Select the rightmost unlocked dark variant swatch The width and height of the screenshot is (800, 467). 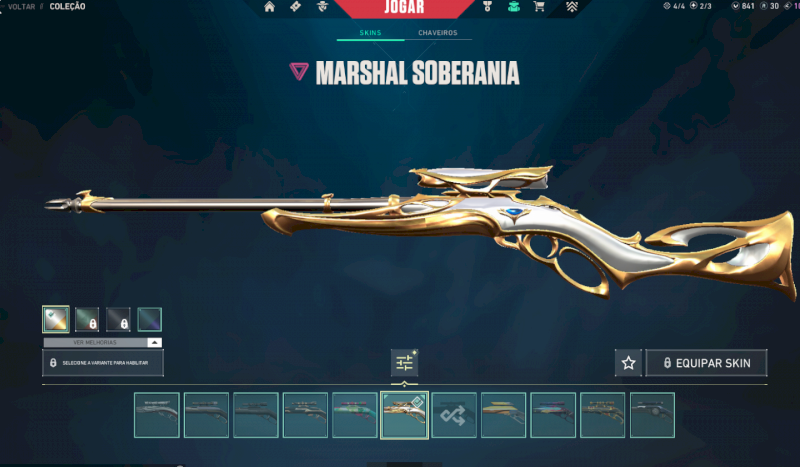pos(149,320)
